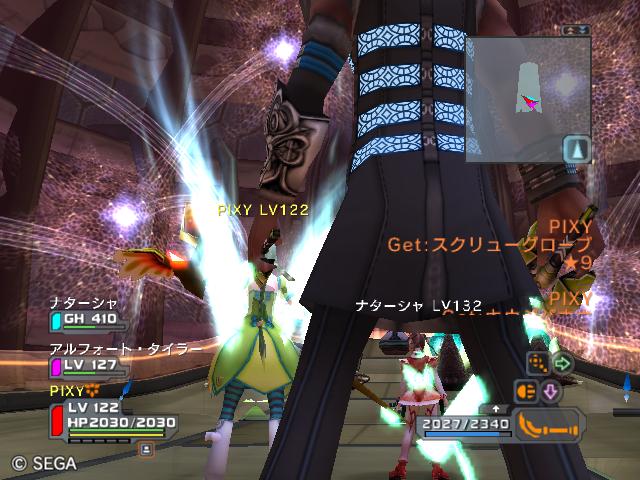
Task: Choose the orange half-circle action icon
Action: click(x=526, y=390)
